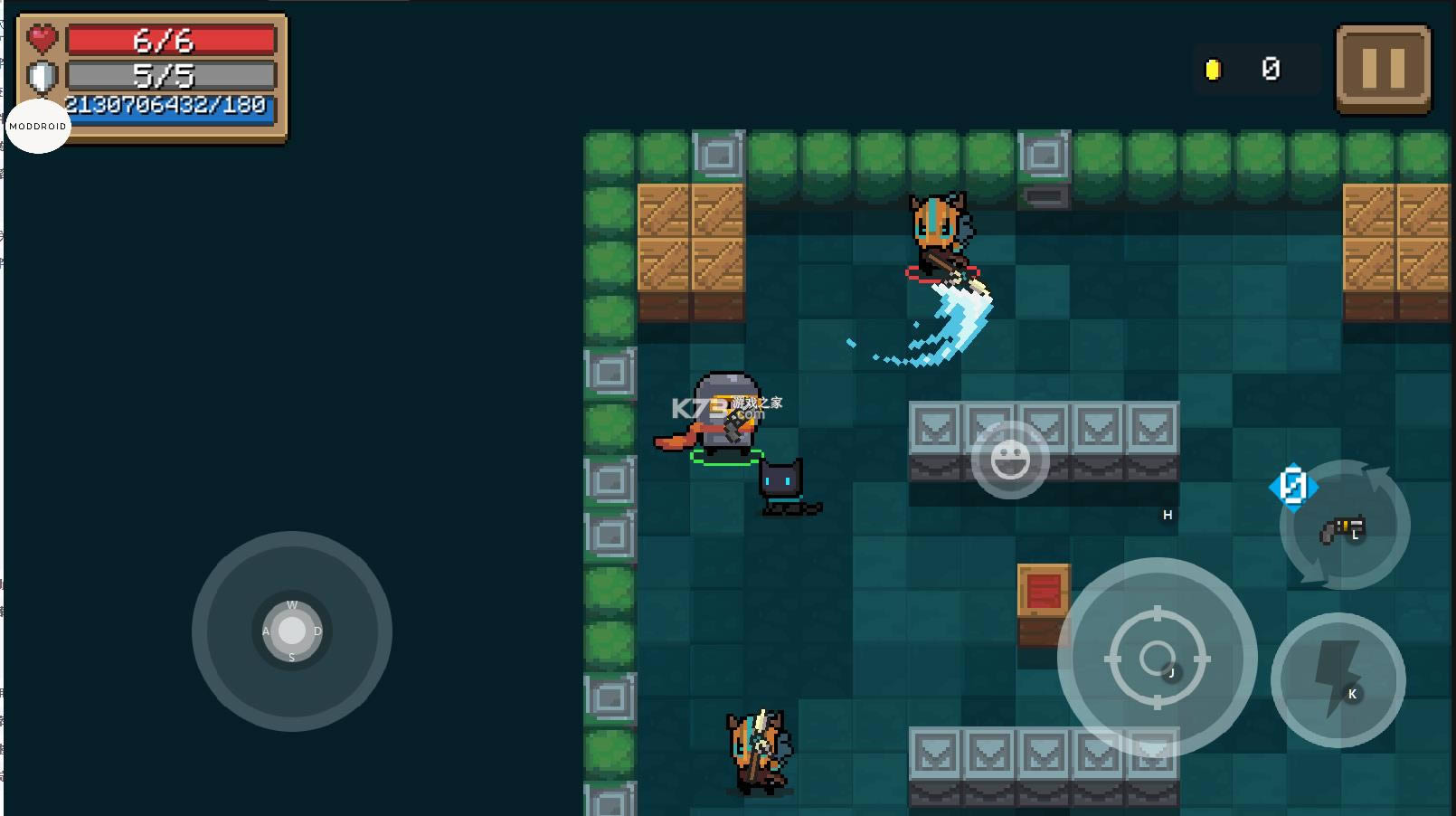Expand the coin counter display panel
The height and width of the screenshot is (816, 1456).
pyautogui.click(x=1255, y=68)
